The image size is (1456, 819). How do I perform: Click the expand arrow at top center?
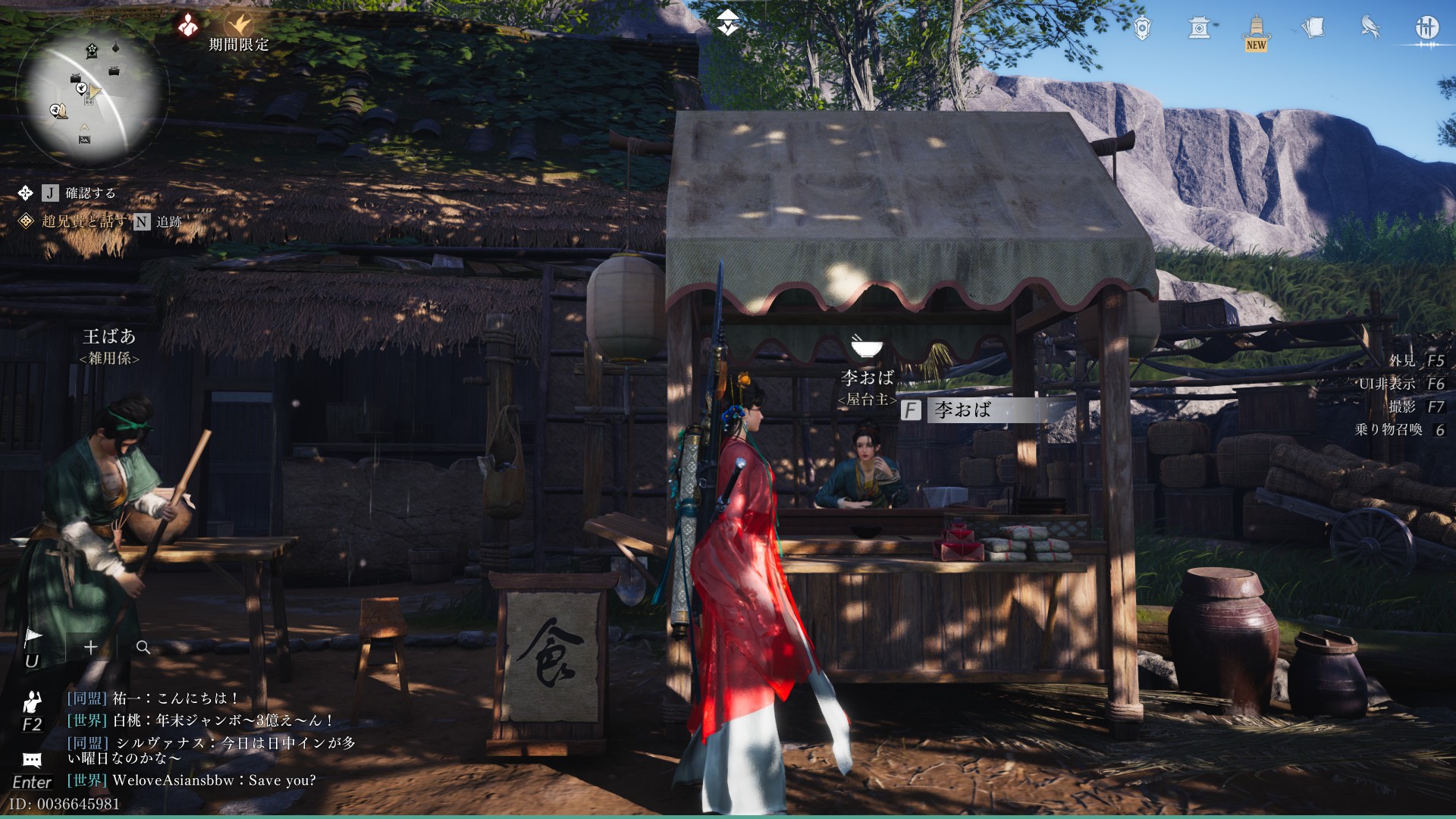pyautogui.click(x=727, y=23)
